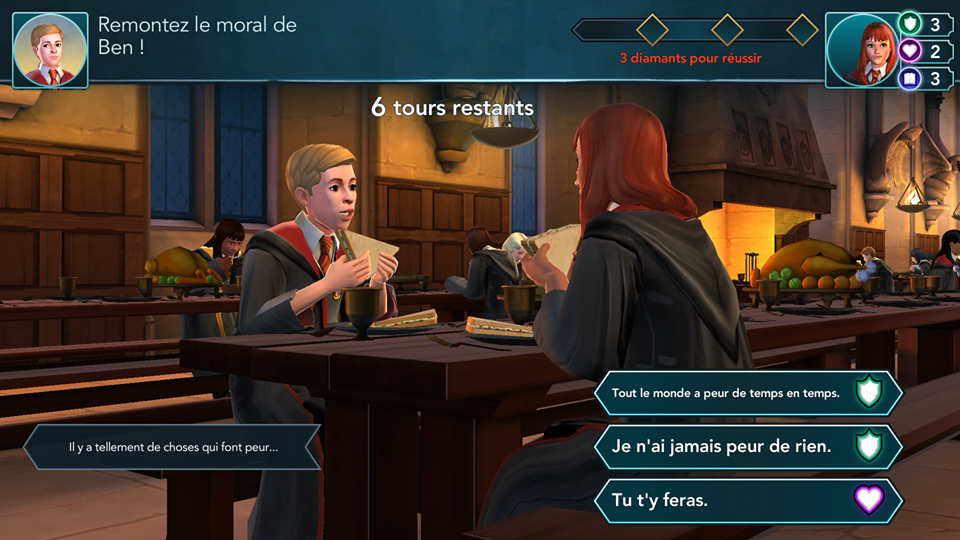Screen dimensions: 960x540
Task: Click Ben's portrait in the top corner
Action: (50, 50)
